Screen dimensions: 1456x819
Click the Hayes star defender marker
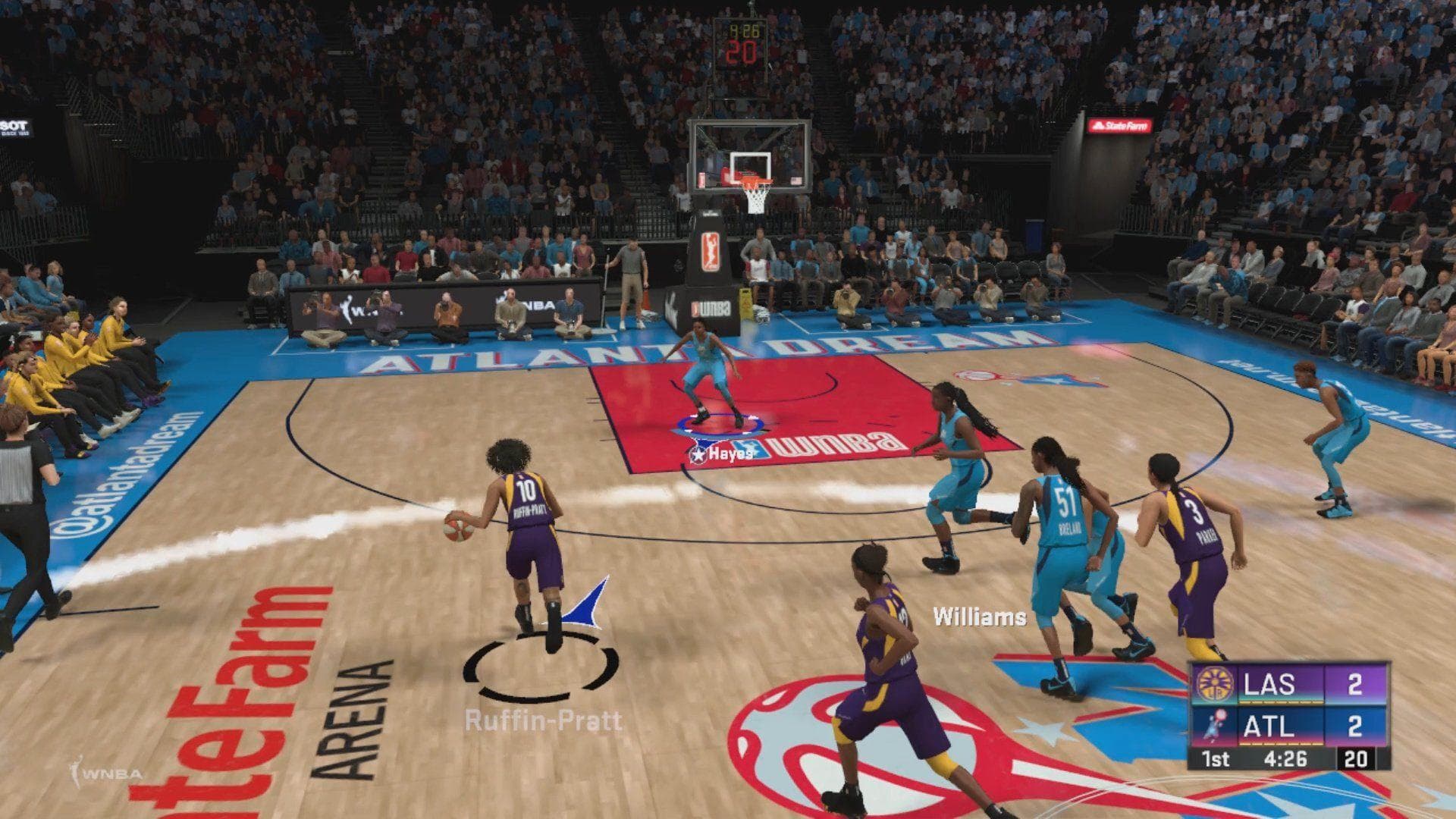[698, 454]
